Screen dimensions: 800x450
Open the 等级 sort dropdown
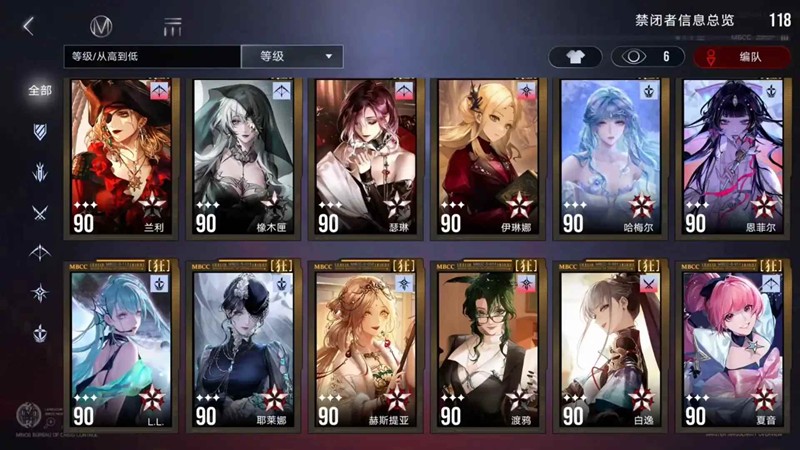pos(292,57)
